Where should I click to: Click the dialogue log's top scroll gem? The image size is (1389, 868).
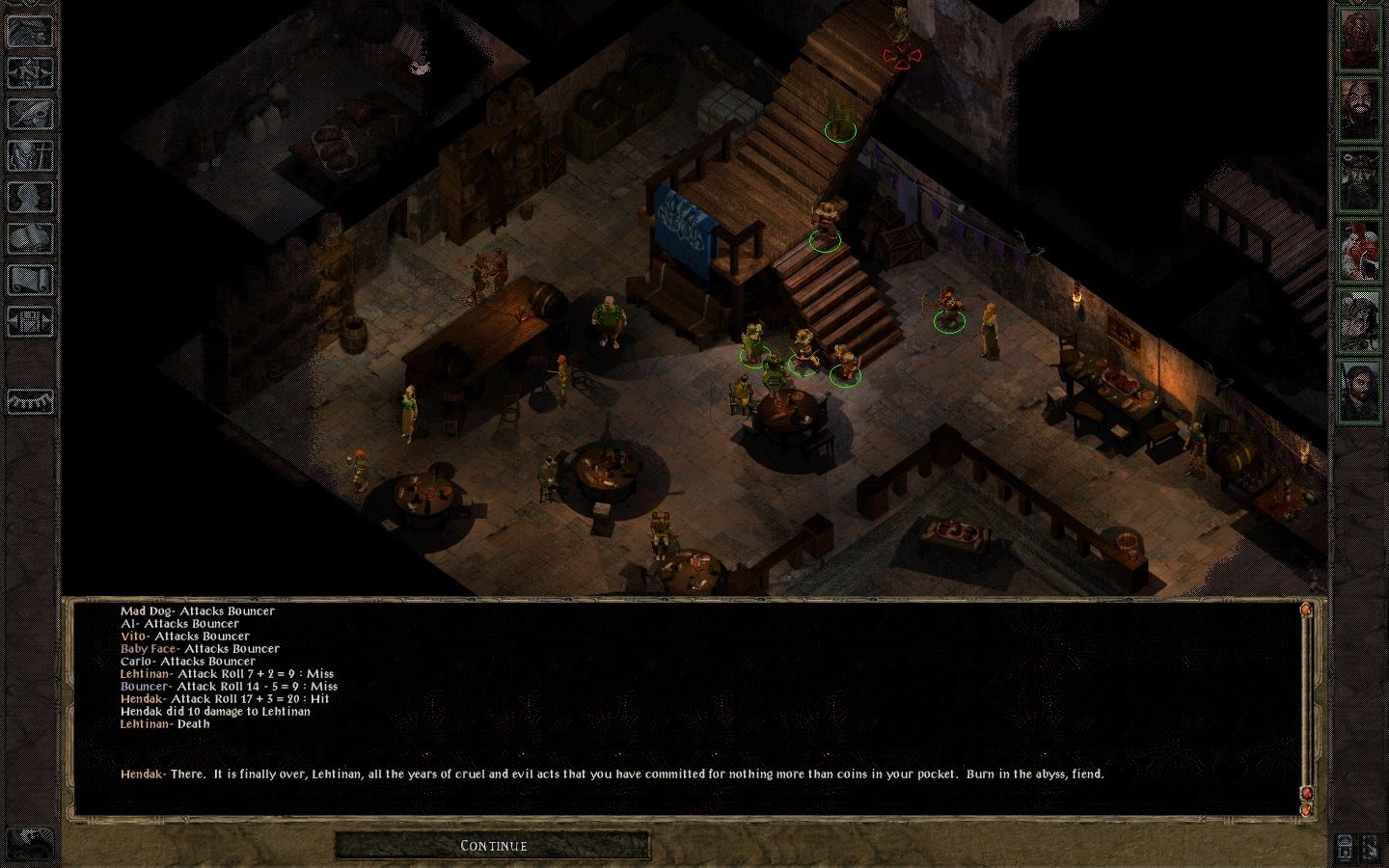(x=1306, y=610)
